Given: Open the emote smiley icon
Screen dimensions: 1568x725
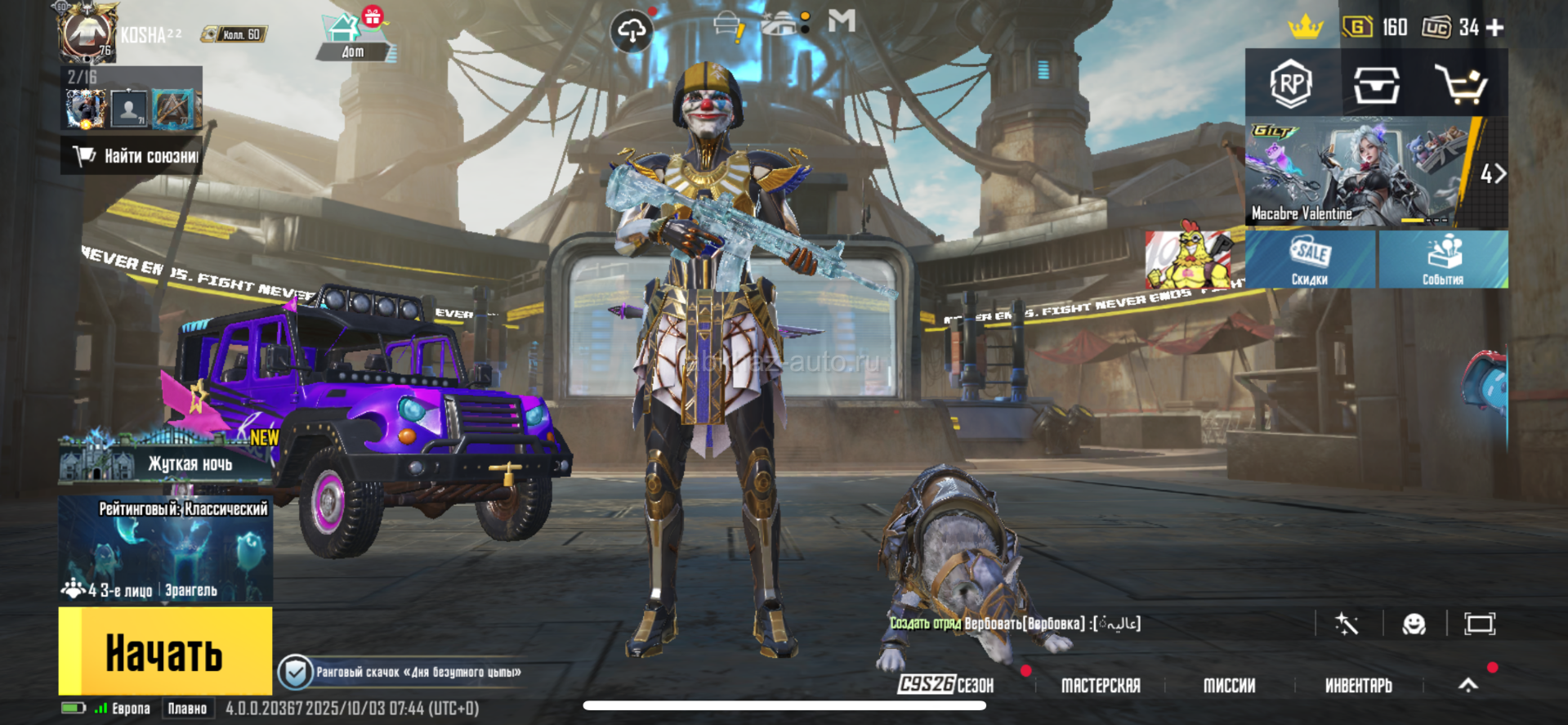Looking at the screenshot, I should tap(1414, 624).
